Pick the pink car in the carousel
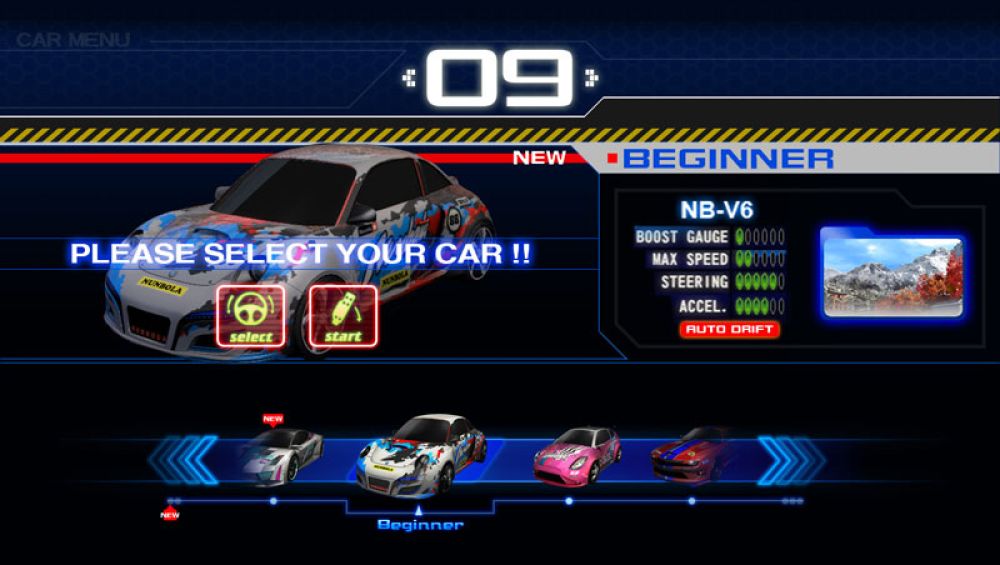The width and height of the screenshot is (1000, 565). pyautogui.click(x=577, y=455)
